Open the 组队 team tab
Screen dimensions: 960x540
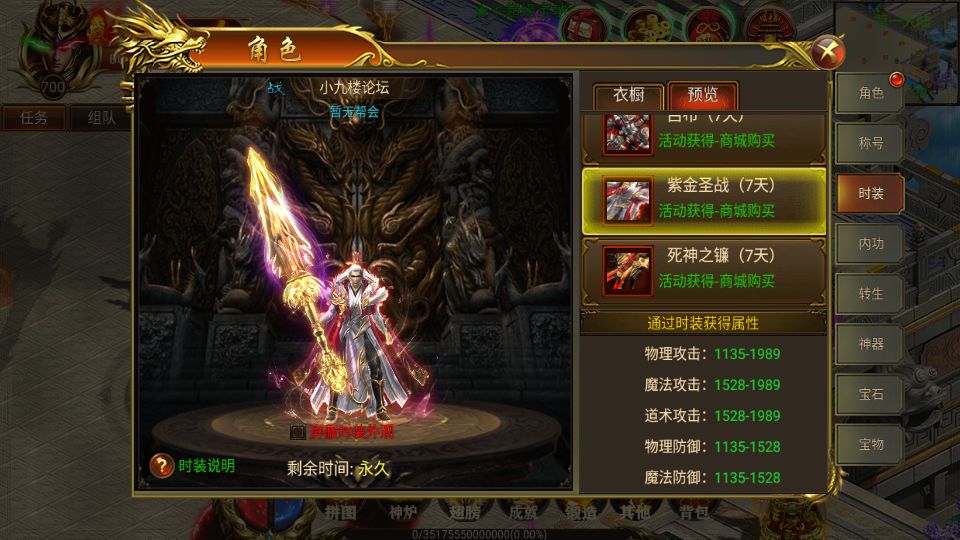[x=101, y=117]
